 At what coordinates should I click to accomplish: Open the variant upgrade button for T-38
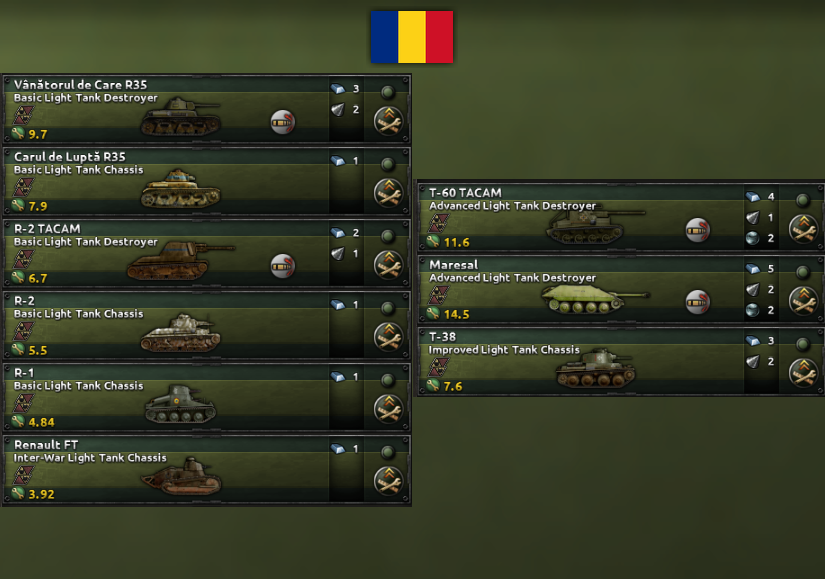(x=803, y=372)
